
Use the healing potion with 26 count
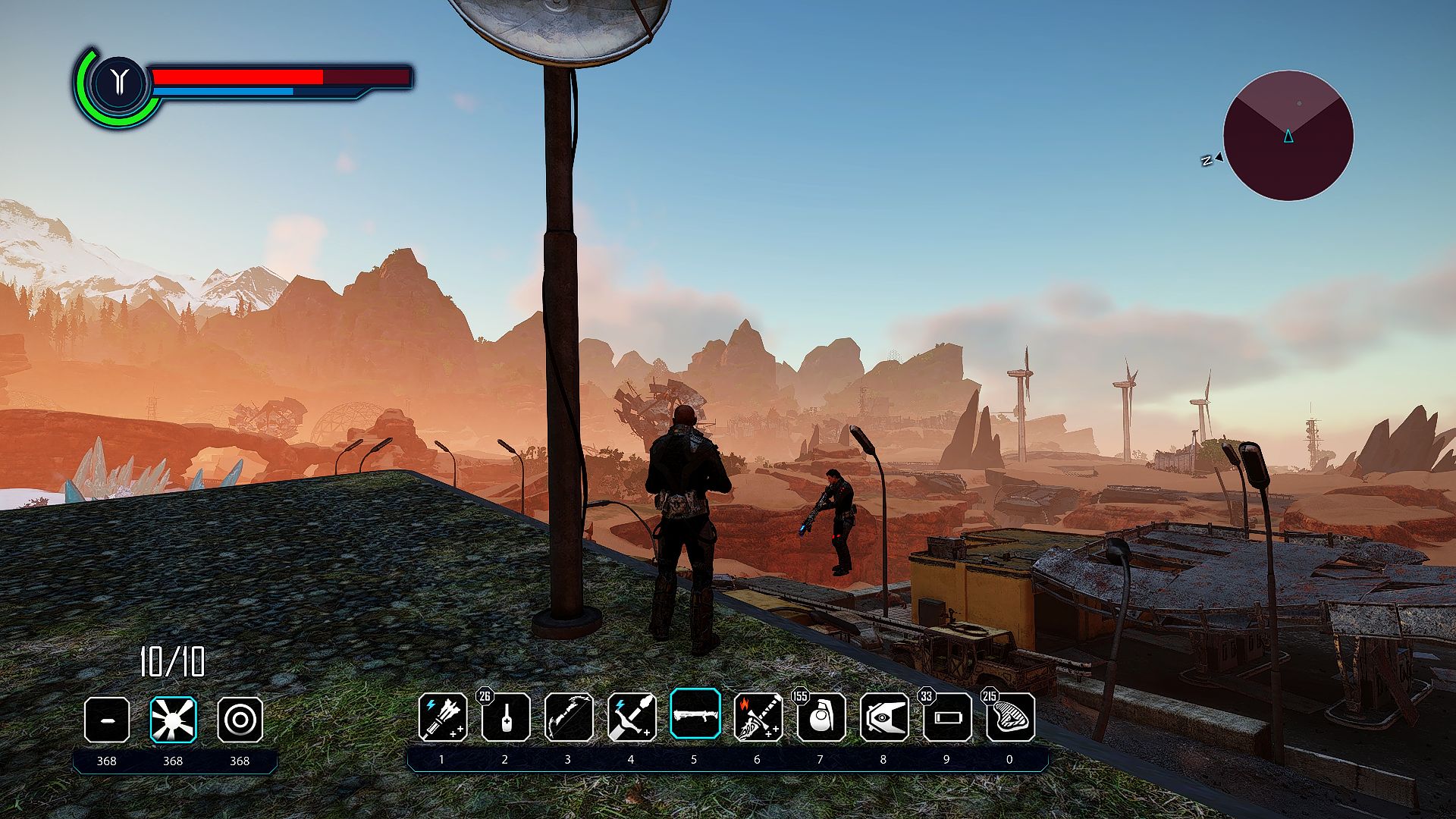pos(506,717)
